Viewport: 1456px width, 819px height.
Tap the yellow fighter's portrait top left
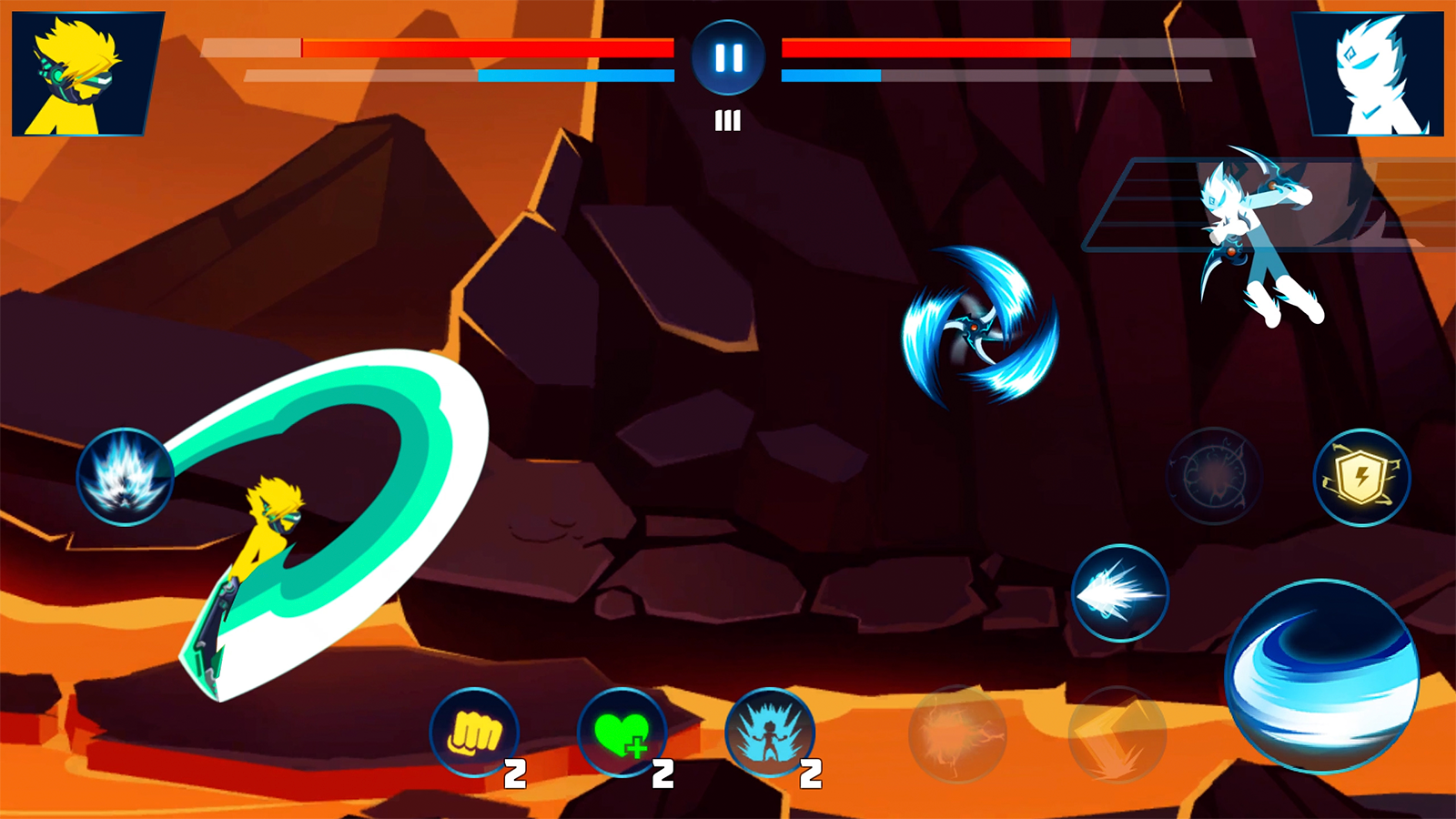[x=77, y=71]
